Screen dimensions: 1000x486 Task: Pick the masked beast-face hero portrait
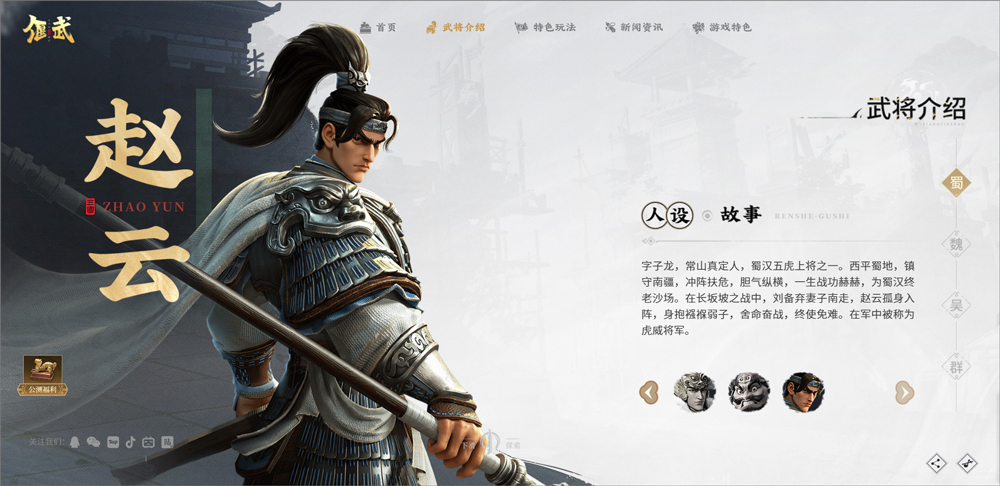tap(748, 392)
